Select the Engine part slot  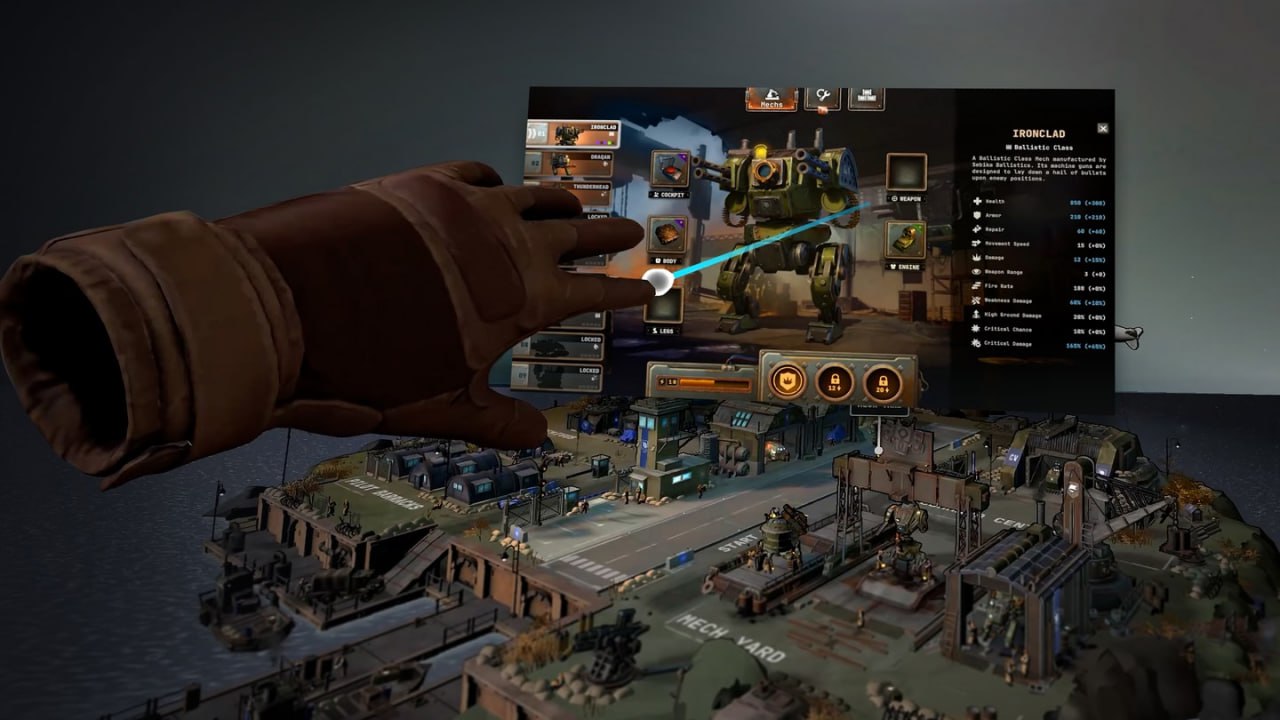(904, 239)
